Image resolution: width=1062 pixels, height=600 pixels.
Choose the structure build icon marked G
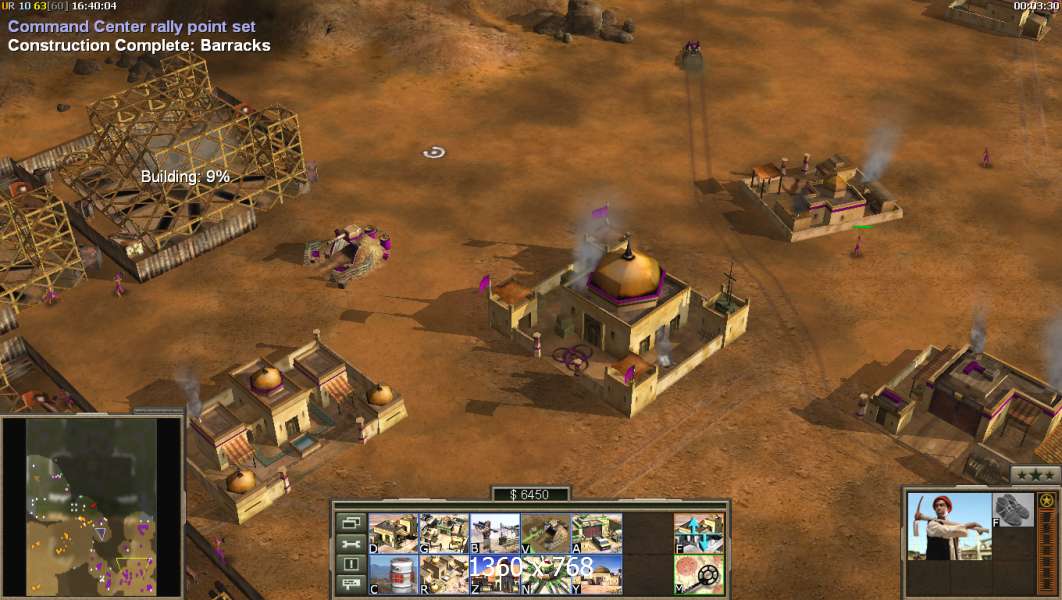444,533
